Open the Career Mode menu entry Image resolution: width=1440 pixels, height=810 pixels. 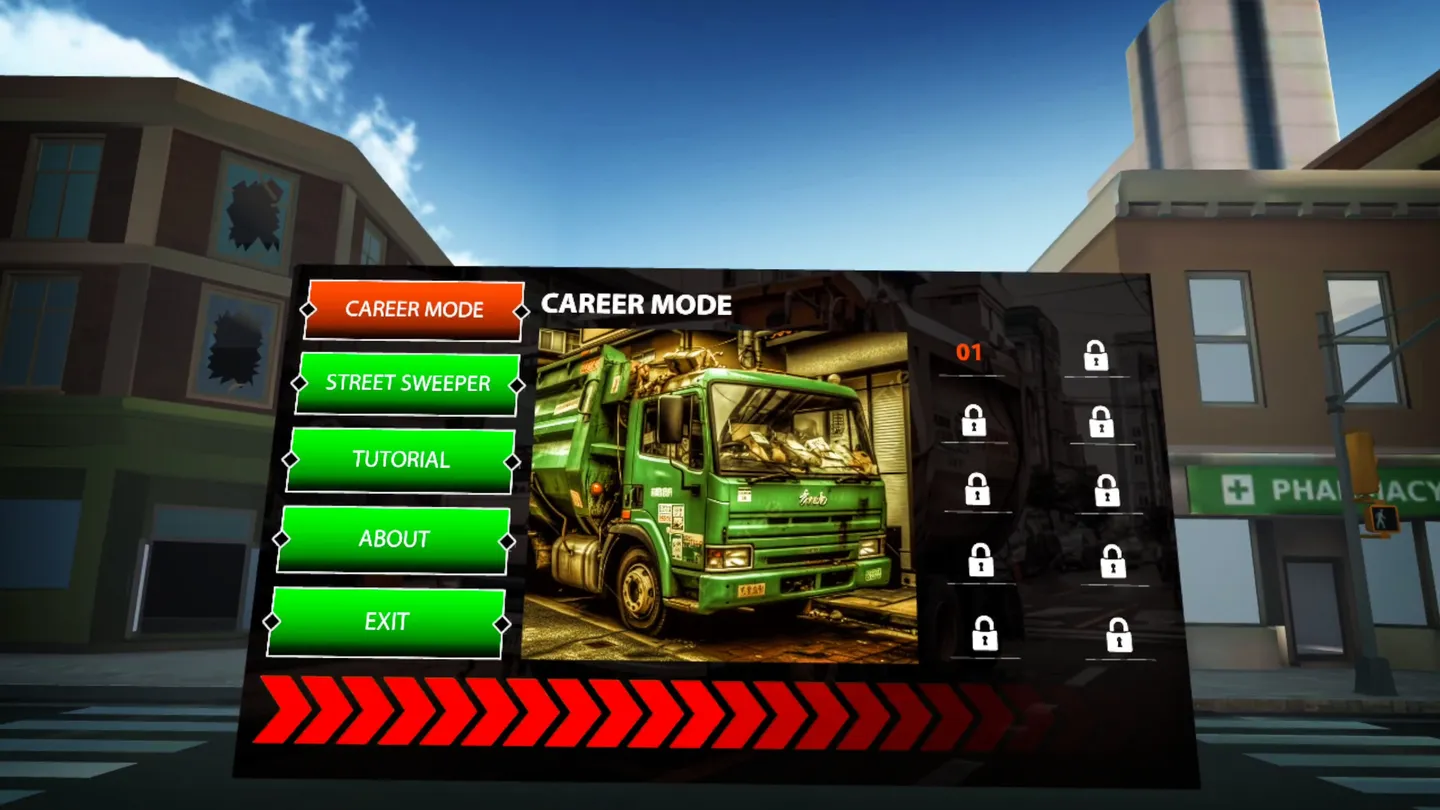pos(414,310)
